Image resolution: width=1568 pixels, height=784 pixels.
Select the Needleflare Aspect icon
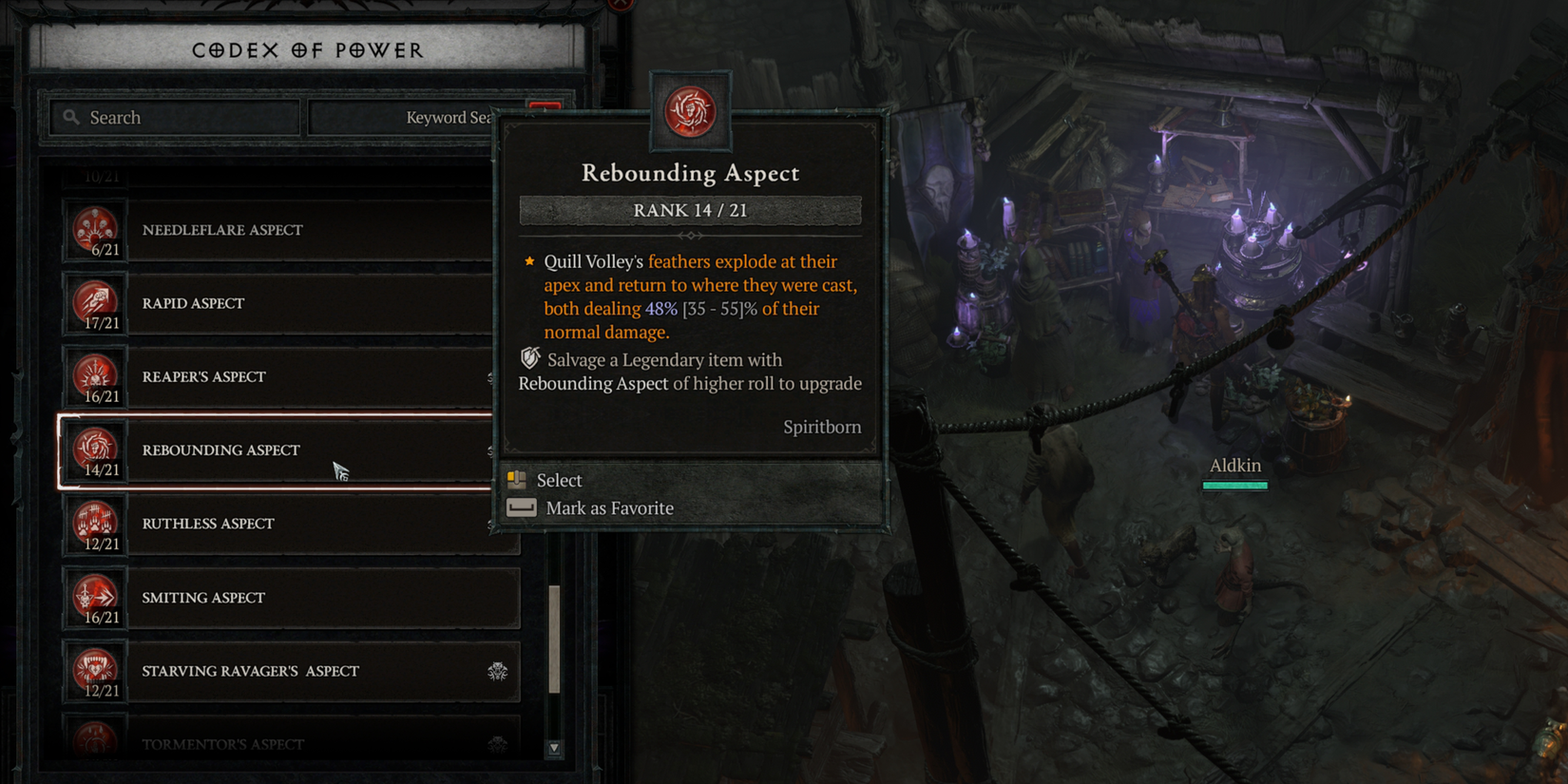pos(96,229)
